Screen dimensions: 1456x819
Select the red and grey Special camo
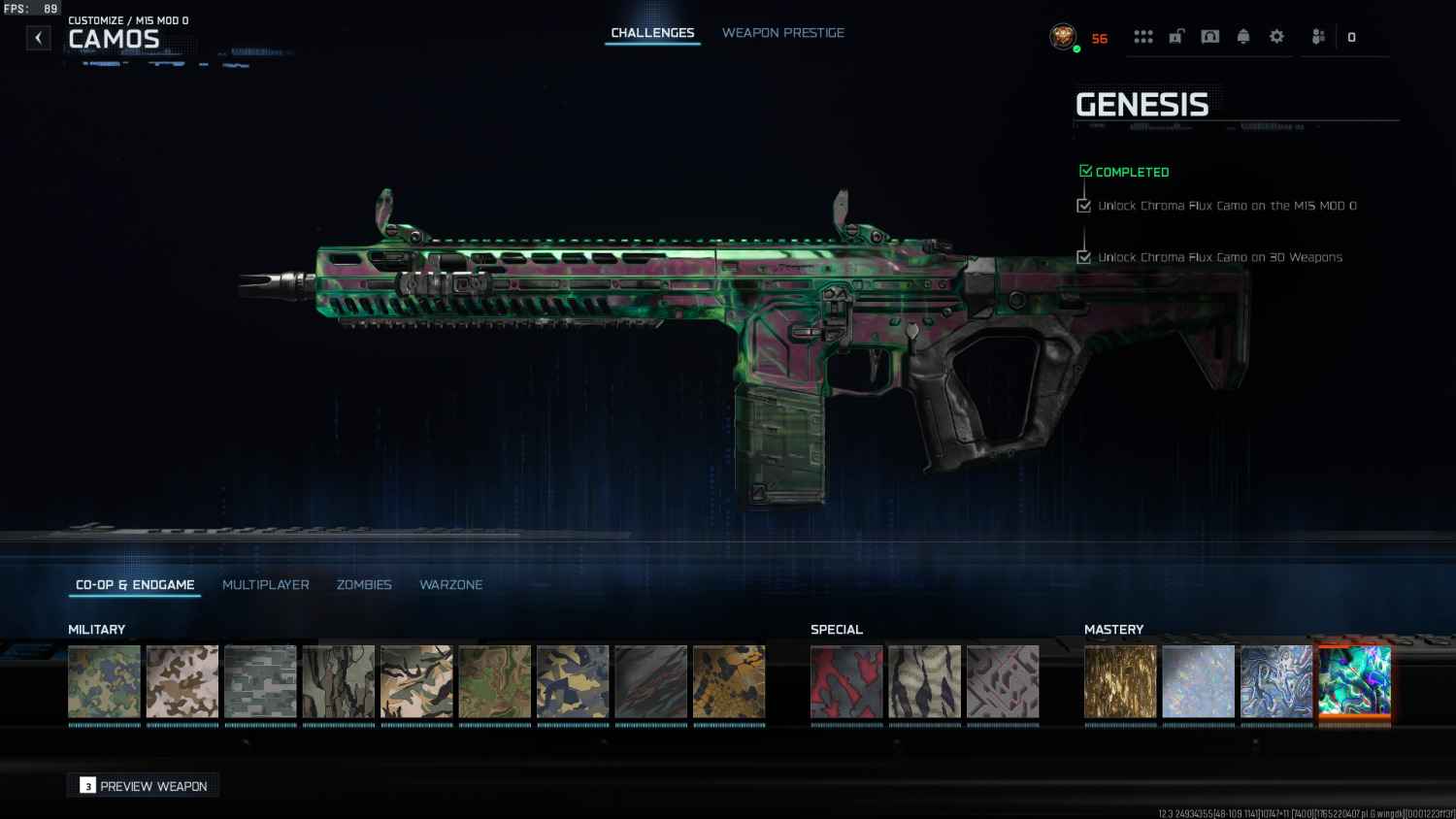(846, 681)
